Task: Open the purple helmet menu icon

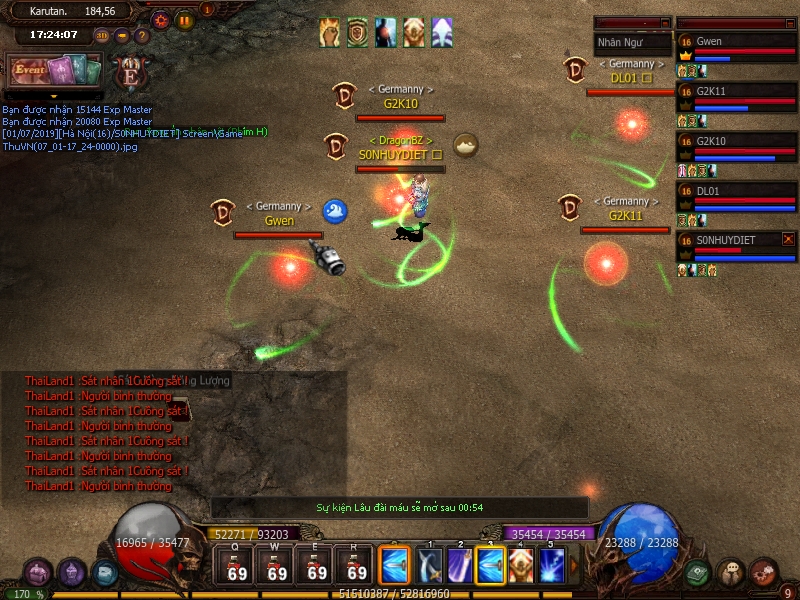Action: (x=71, y=573)
